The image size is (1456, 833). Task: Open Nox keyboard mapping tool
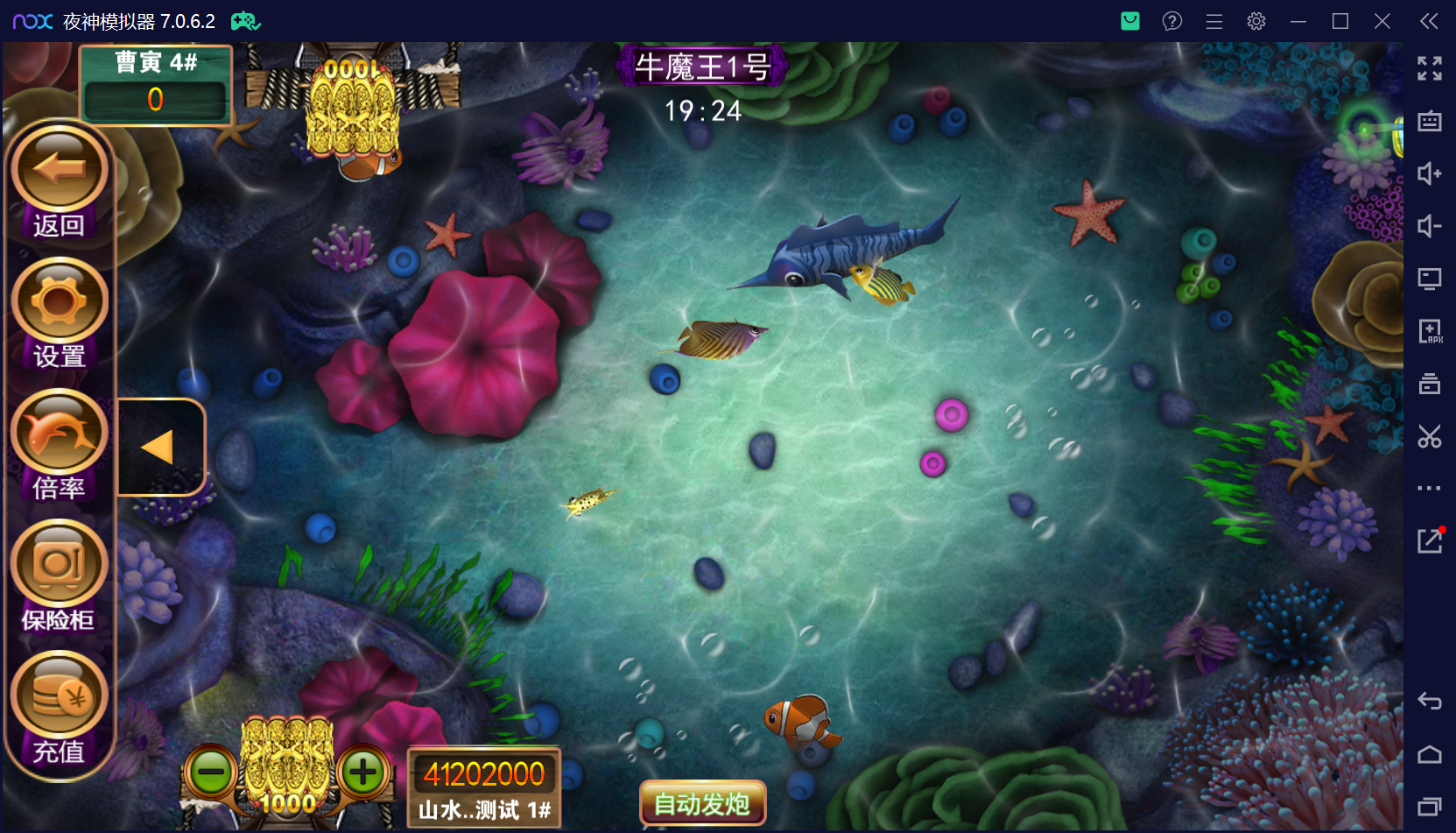pos(1430,123)
